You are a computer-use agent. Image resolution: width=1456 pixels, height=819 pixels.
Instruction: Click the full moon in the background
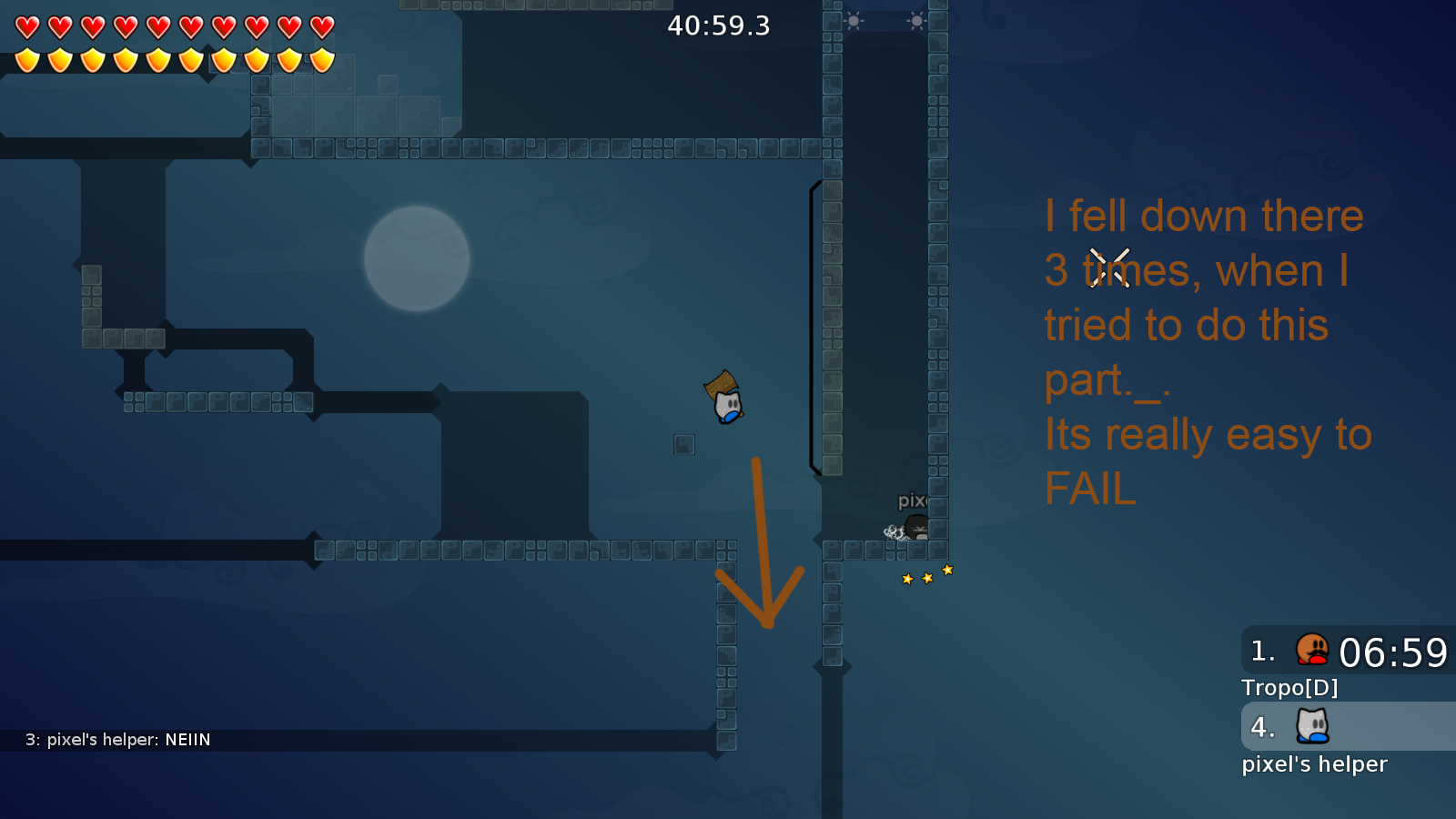click(417, 259)
